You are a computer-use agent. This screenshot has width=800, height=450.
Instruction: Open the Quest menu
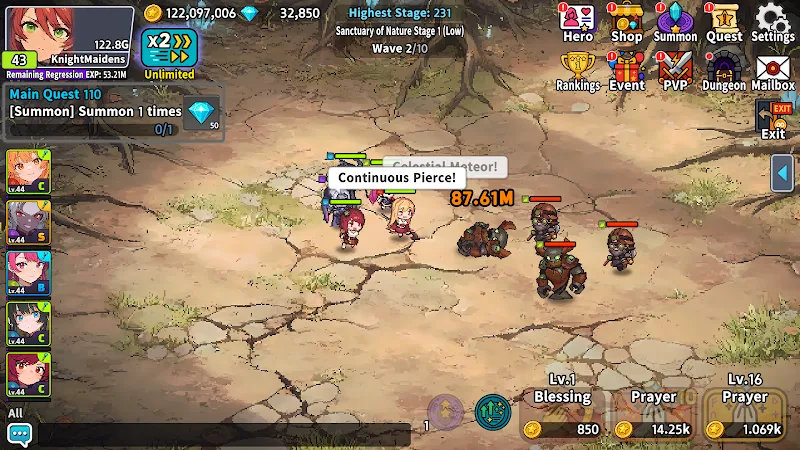[x=724, y=23]
